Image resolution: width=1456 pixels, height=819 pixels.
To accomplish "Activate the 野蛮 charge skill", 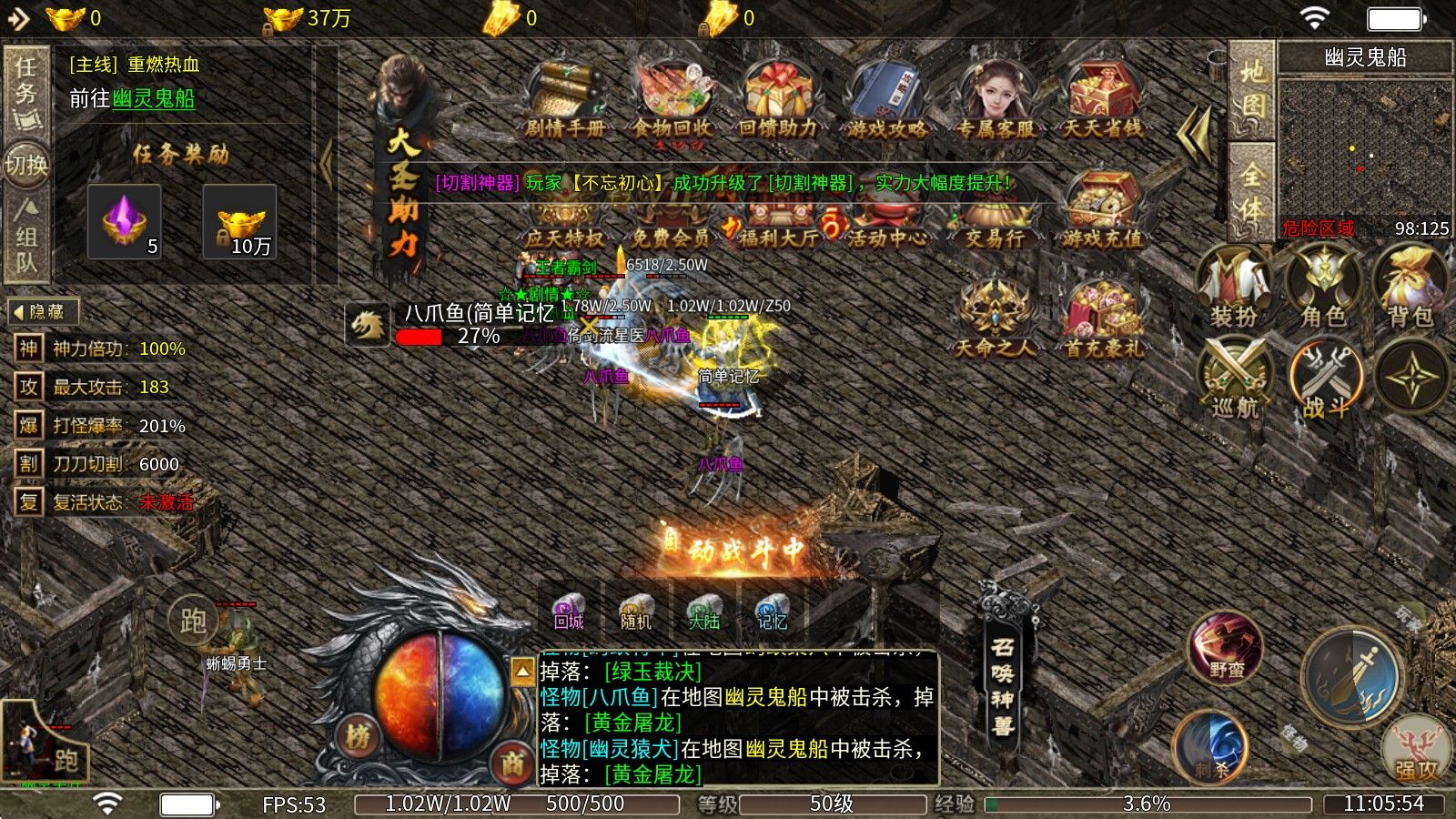I will (x=1226, y=647).
